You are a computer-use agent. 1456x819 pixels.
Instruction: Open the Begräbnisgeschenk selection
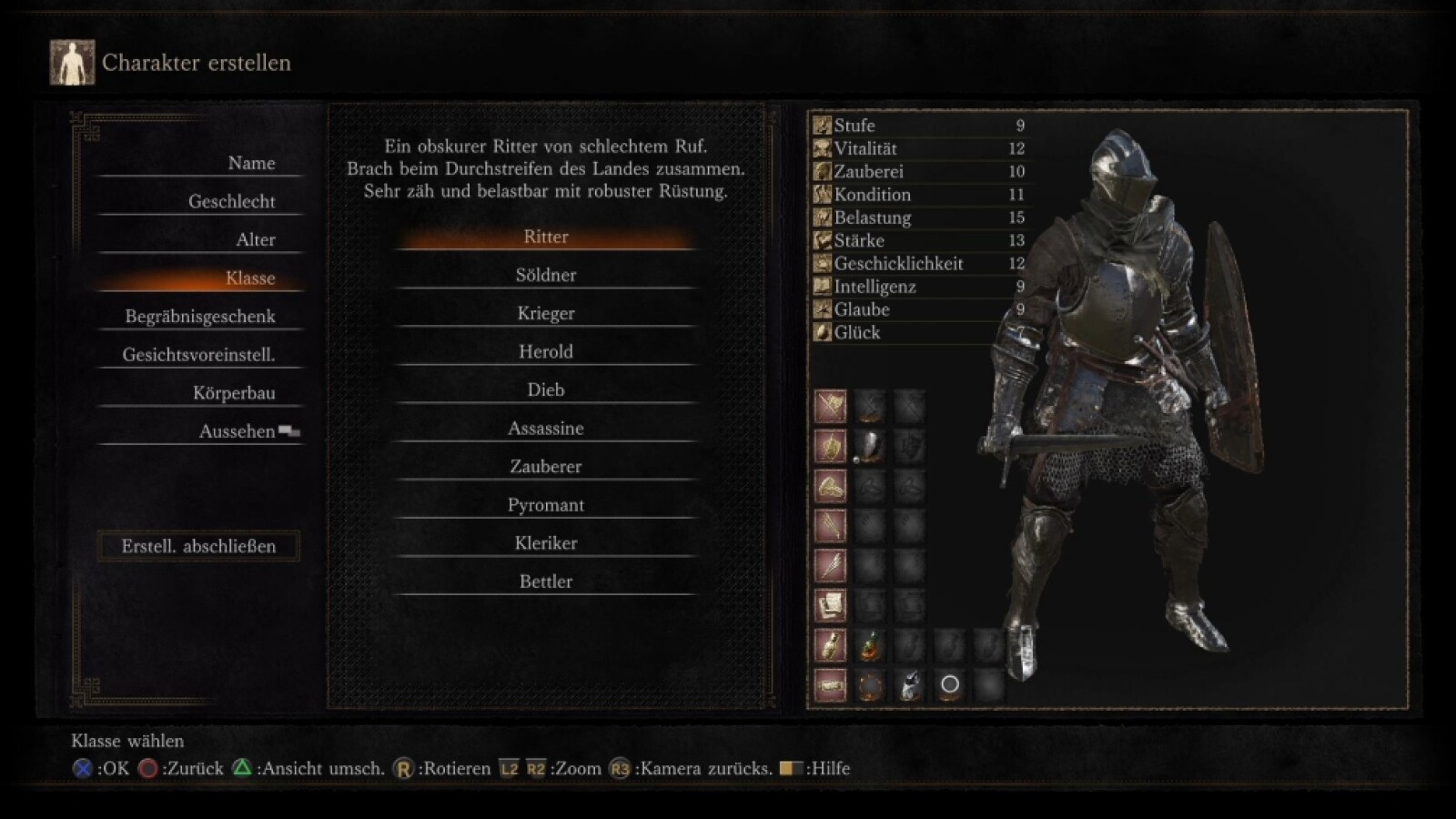coord(200,316)
